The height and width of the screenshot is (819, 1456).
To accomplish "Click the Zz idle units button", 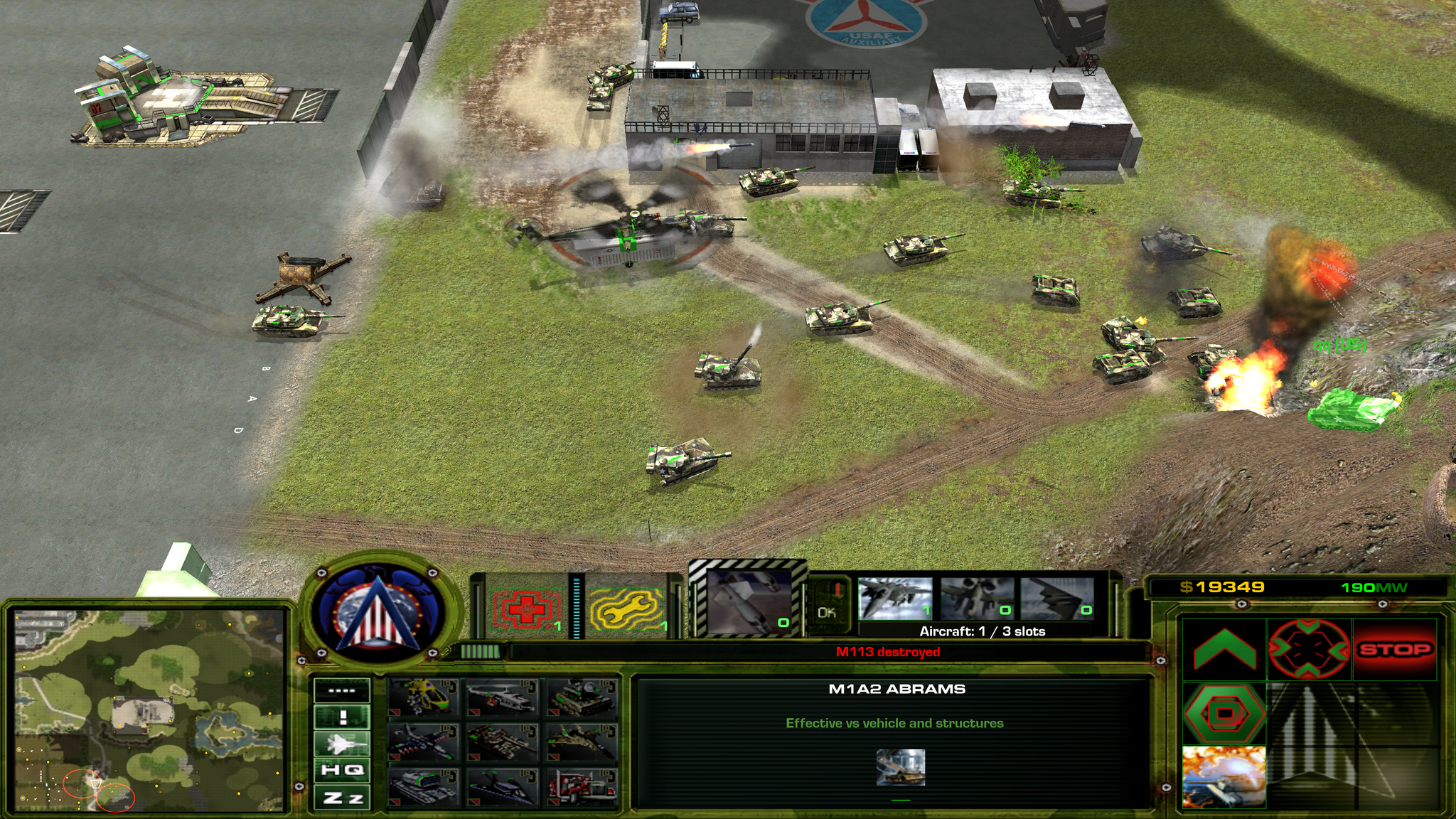I will tap(343, 798).
